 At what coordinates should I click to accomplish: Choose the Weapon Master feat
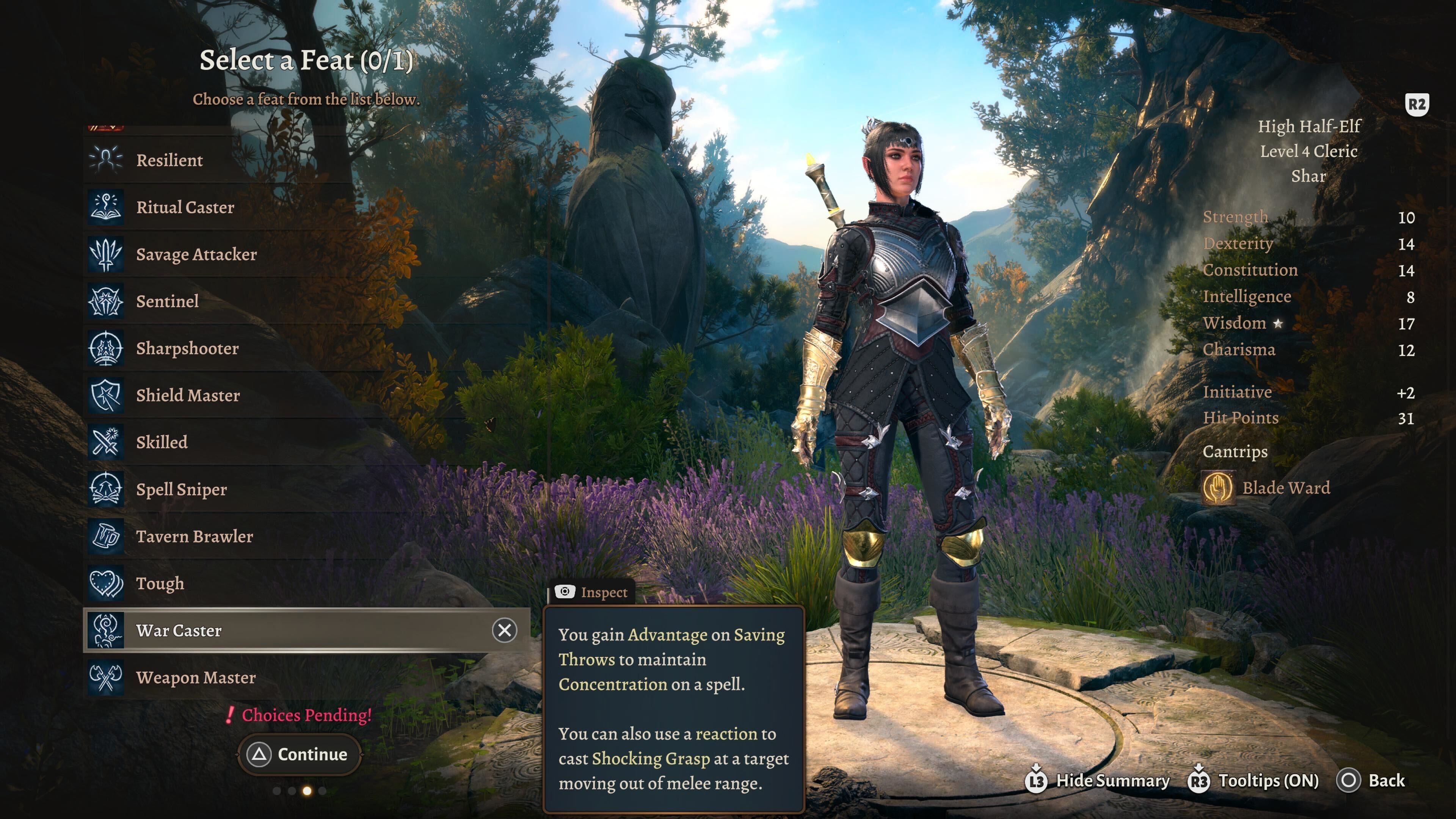click(196, 677)
